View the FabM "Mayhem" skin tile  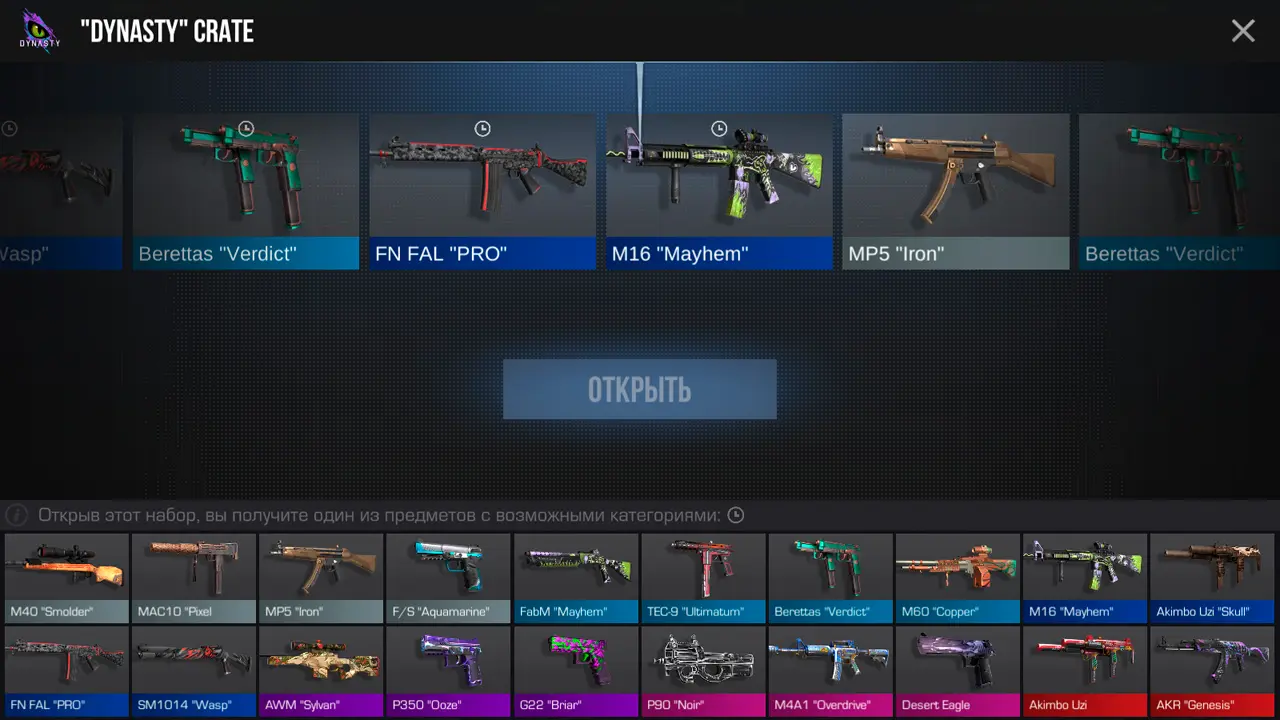[576, 578]
